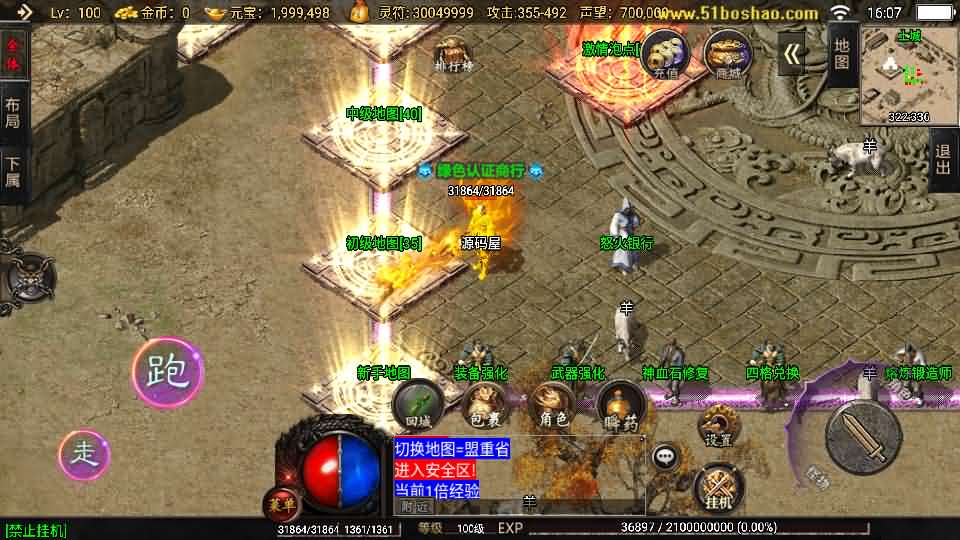This screenshot has width=960, height=540.
Task: Collapse the top icons with the double-arrow button
Action: [792, 53]
